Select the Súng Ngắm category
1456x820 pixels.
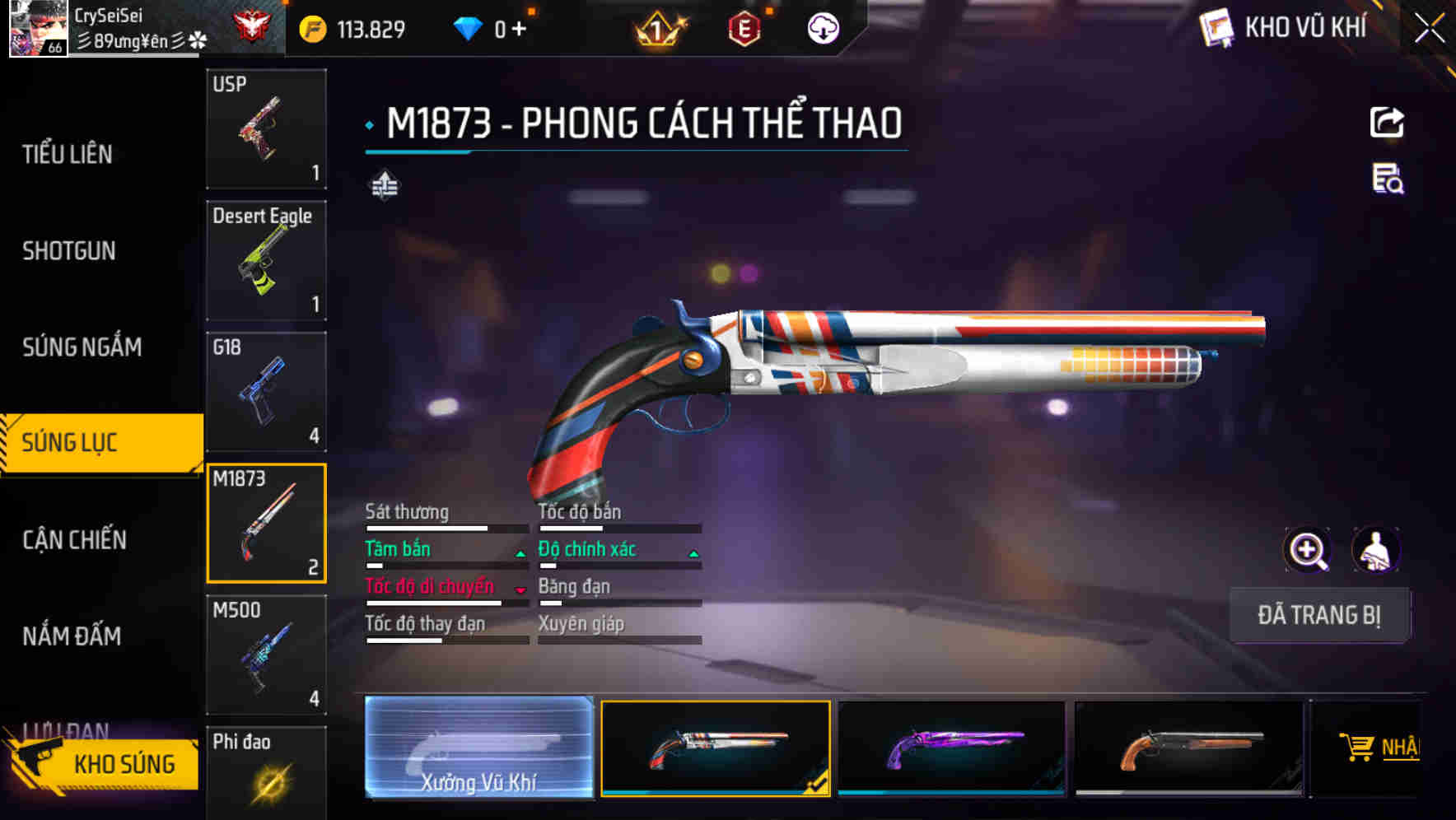(x=82, y=347)
